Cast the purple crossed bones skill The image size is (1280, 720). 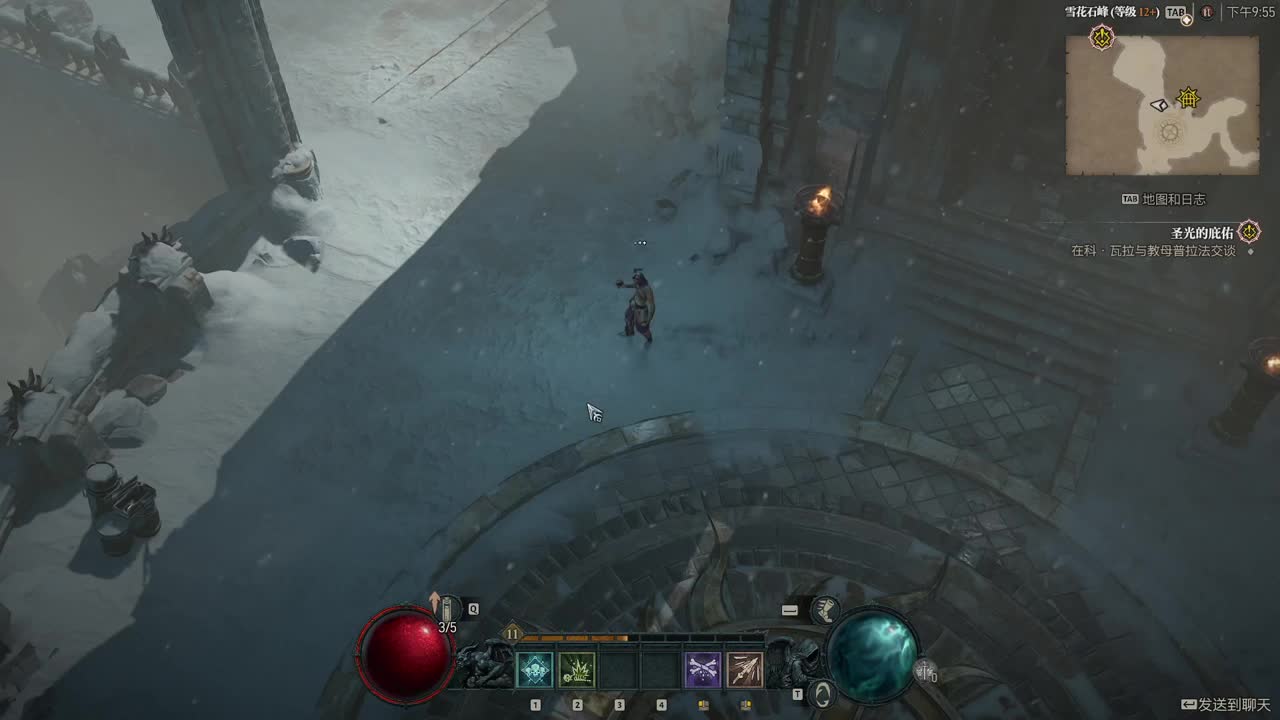pos(703,669)
